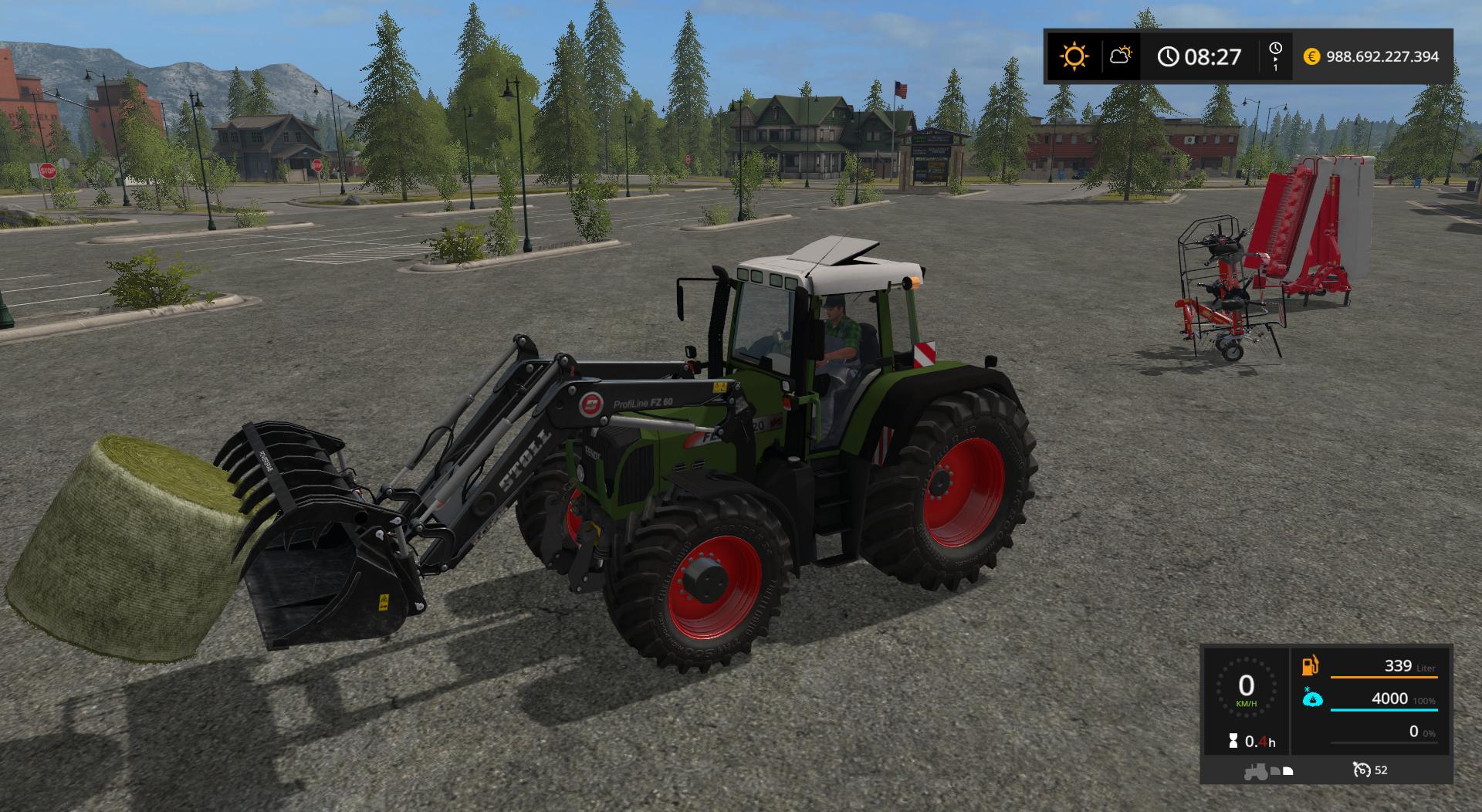
Task: Click the hourglass operating hours icon
Action: coord(1233,742)
